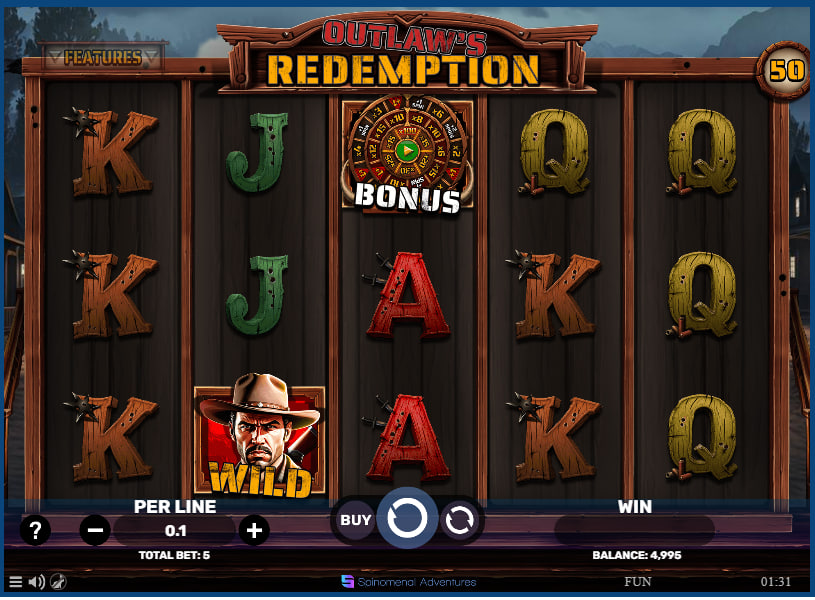Open the help question mark
Image resolution: width=815 pixels, height=600 pixels.
[x=35, y=530]
